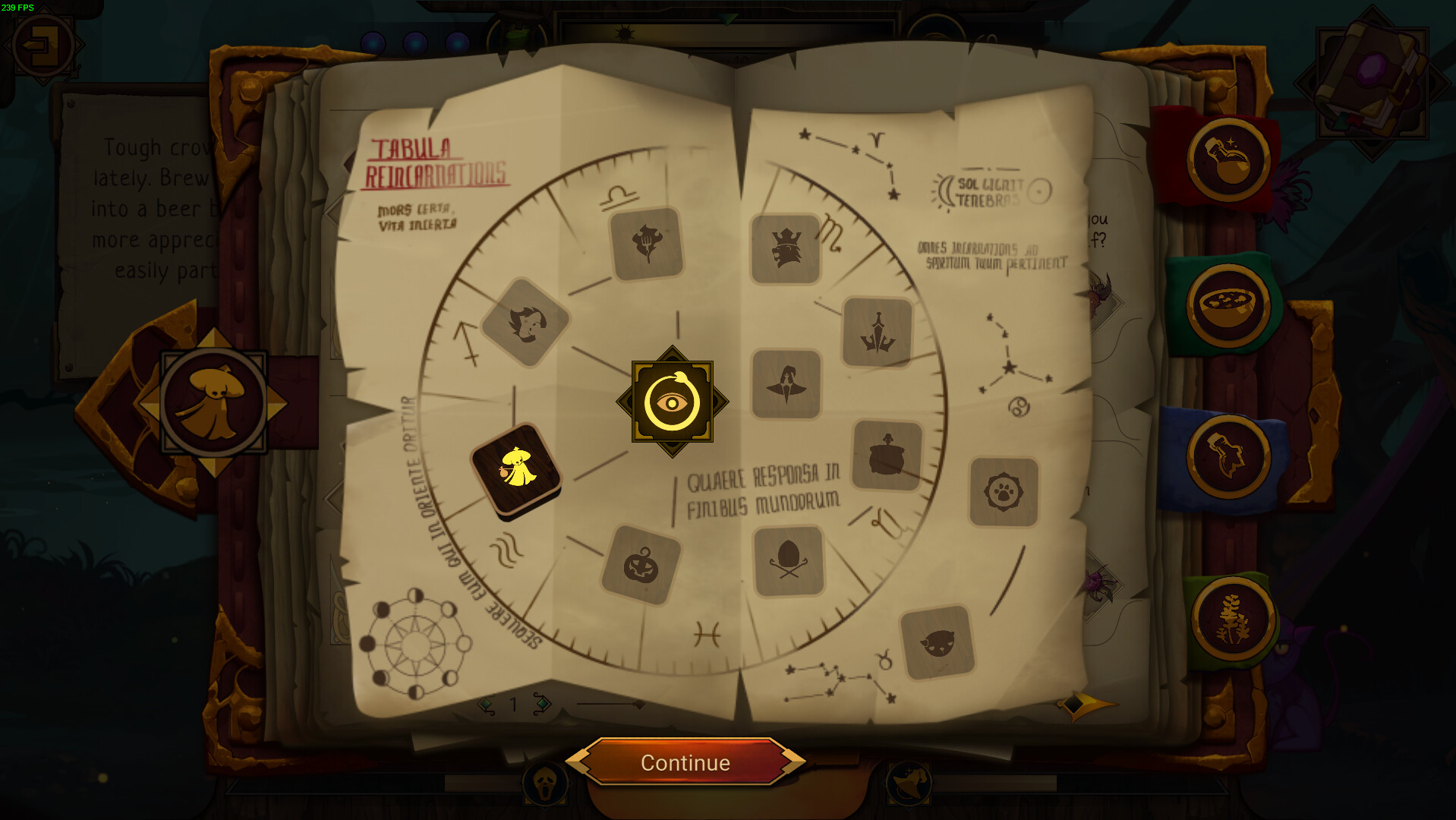Click the lion king tile near Scorpio
1456x820 pixels.
tap(786, 249)
